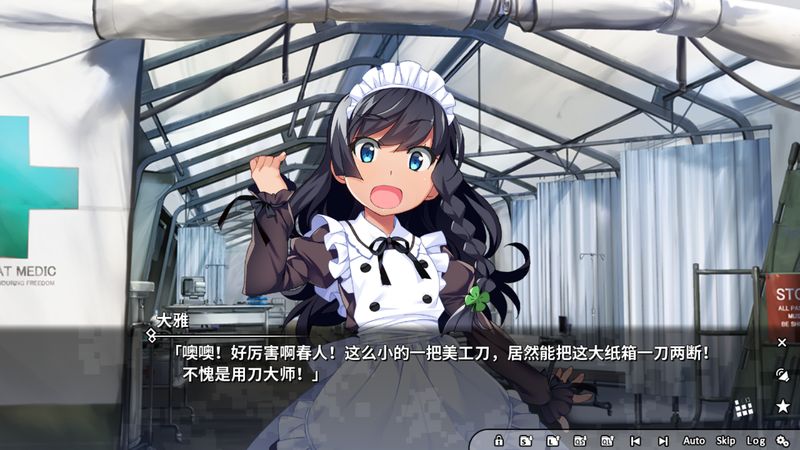This screenshot has height=450, width=800.
Task: Toggle the lock icon in the toolbar
Action: [x=498, y=440]
